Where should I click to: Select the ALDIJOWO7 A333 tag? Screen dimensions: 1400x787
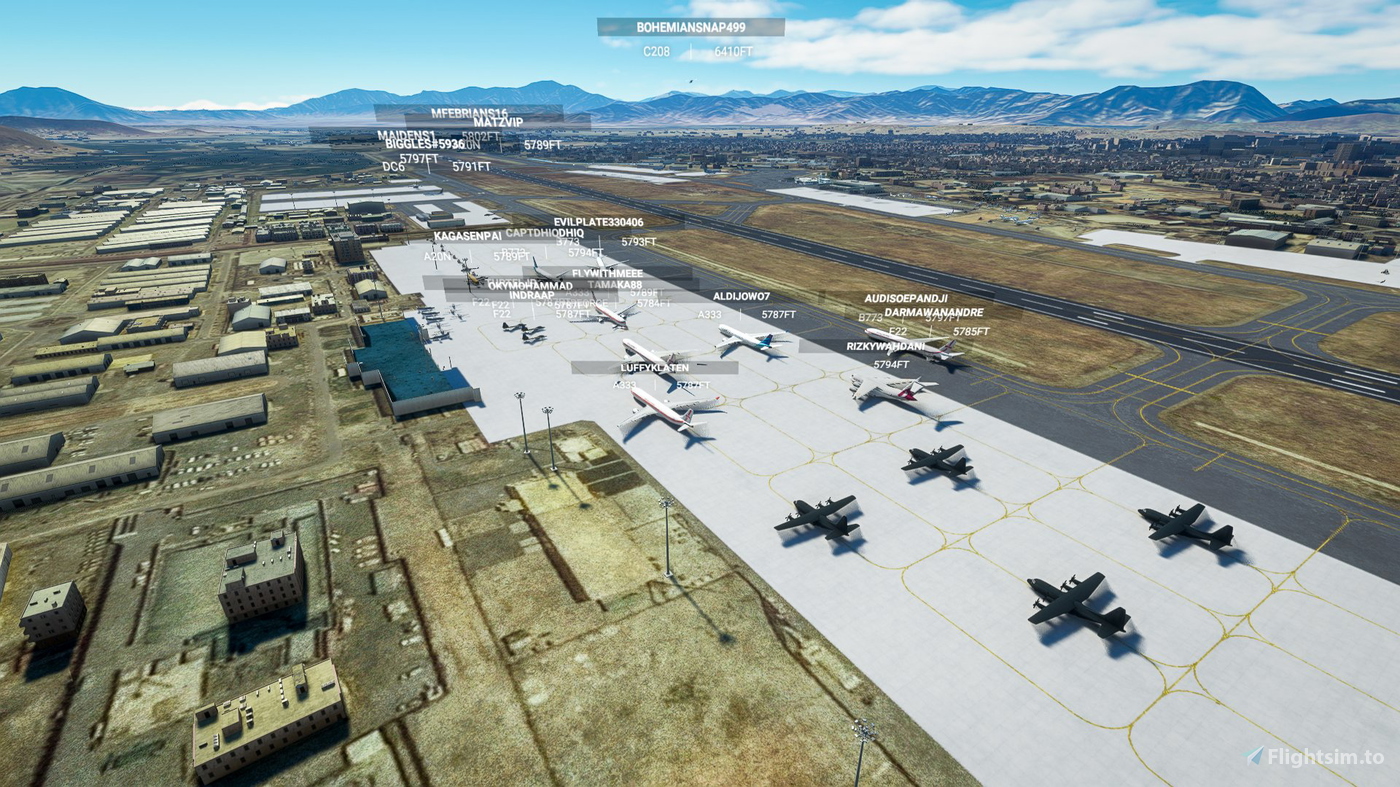(740, 297)
